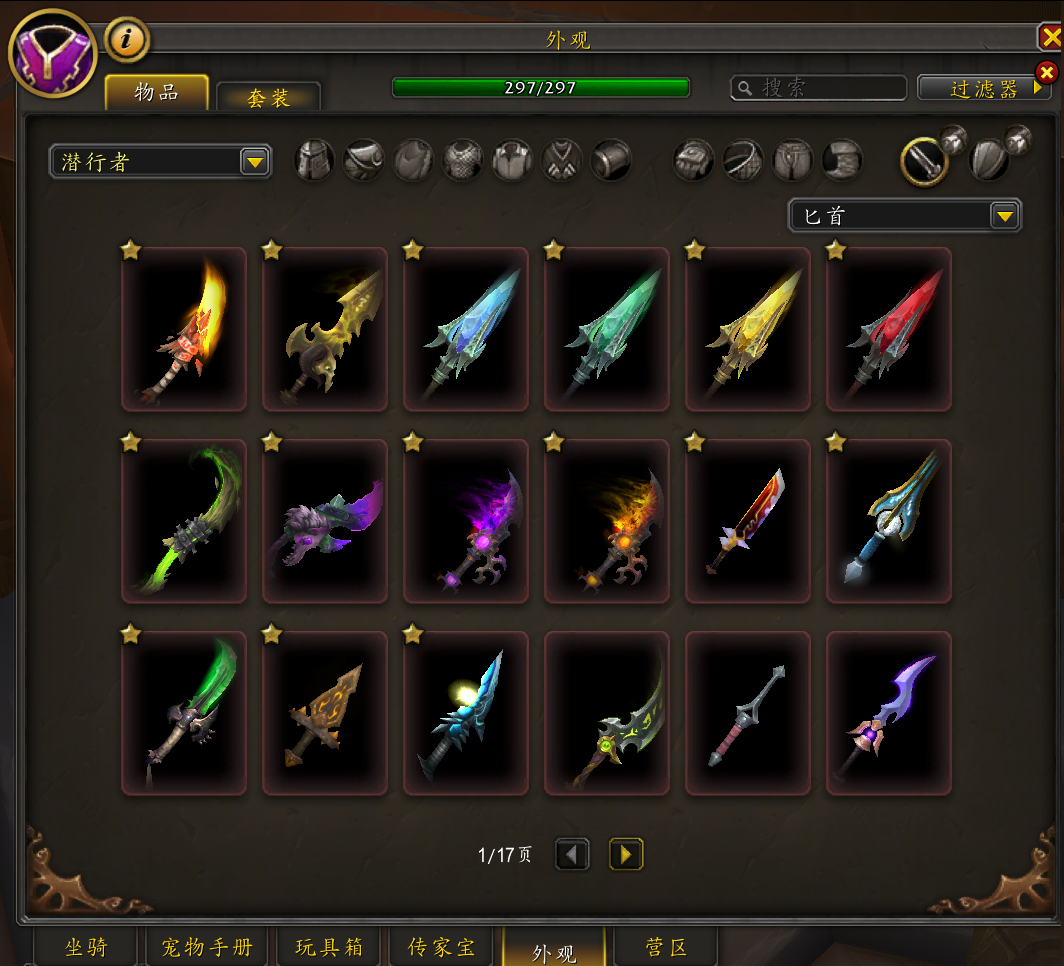Open the 匕首 weapon type dropdown
1064x966 pixels.
coord(904,215)
